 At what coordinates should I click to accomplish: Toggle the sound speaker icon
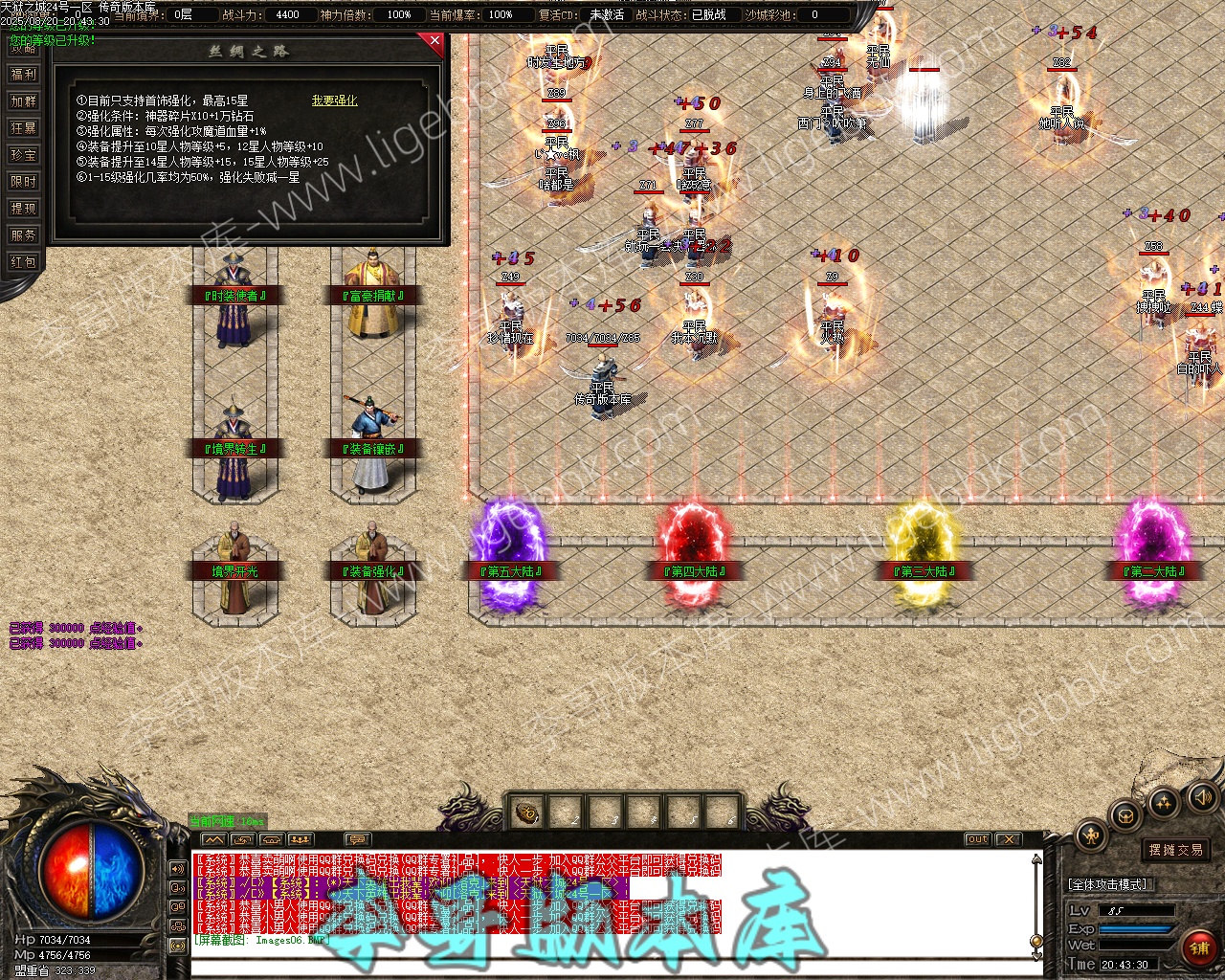(1200, 797)
